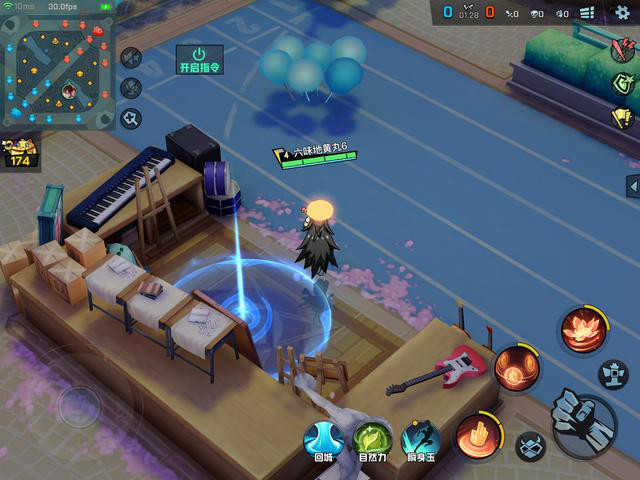Open the gear settings menu

coord(622,12)
